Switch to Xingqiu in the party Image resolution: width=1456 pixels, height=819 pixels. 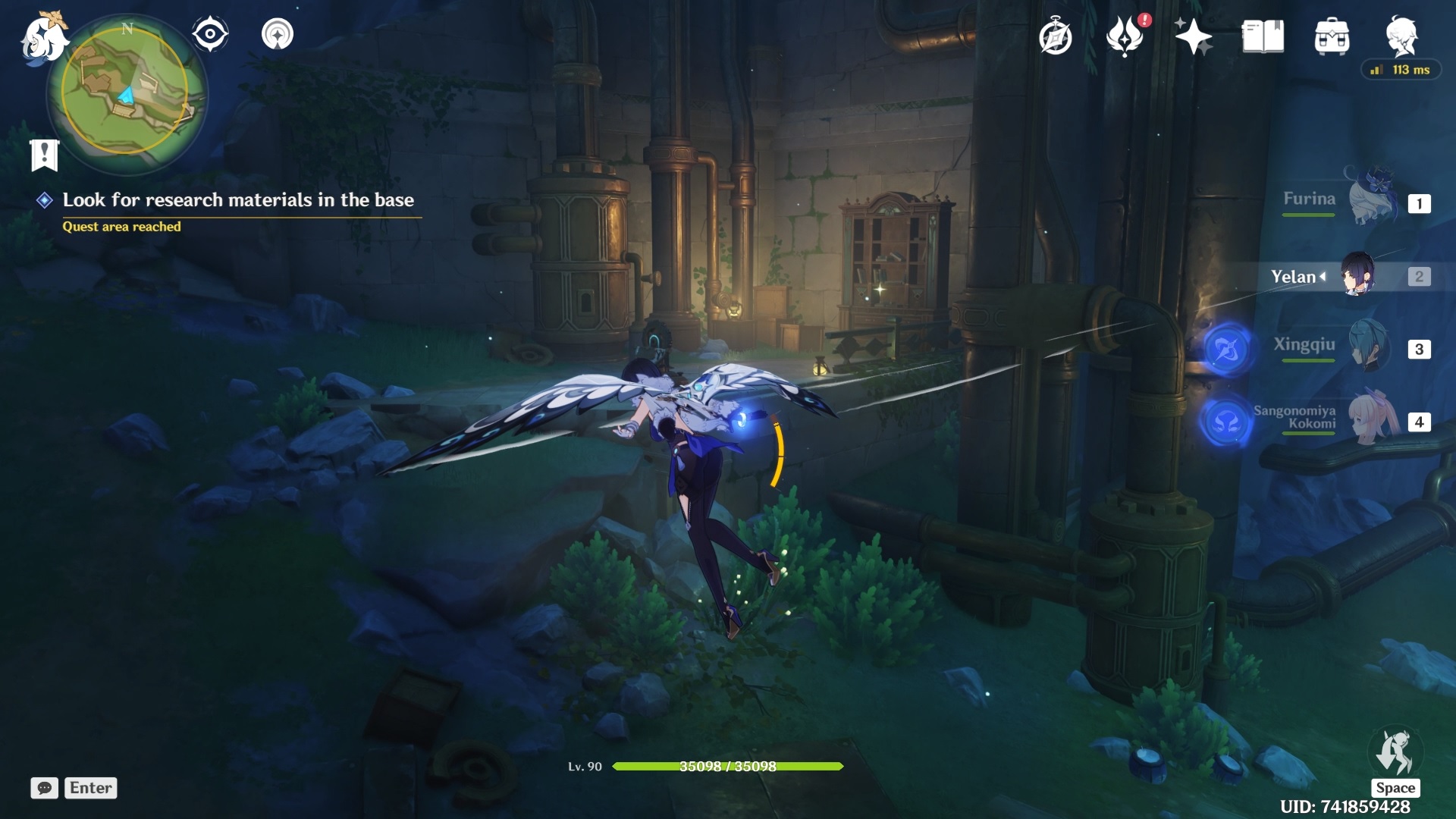pos(1370,347)
